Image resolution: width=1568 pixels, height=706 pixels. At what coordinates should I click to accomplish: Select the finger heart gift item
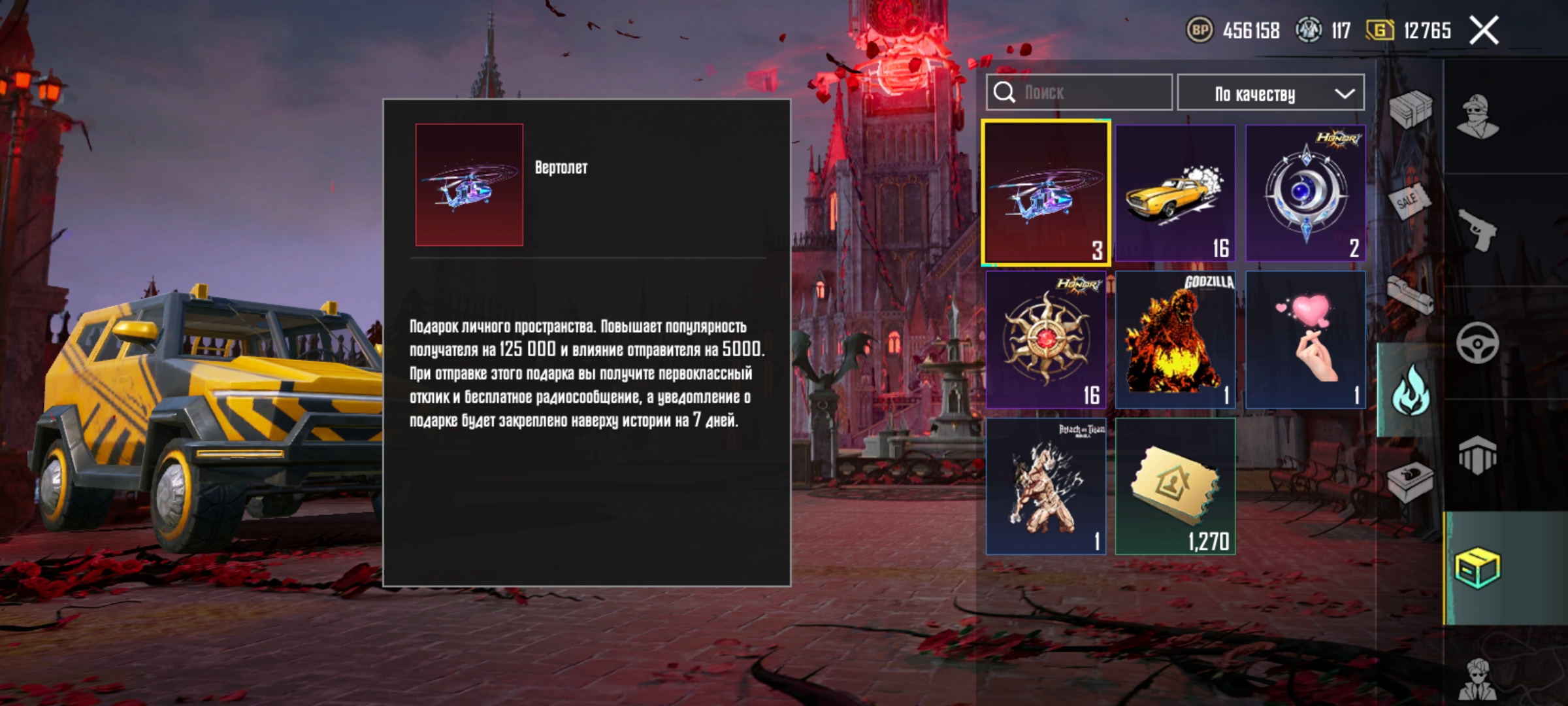point(1305,340)
